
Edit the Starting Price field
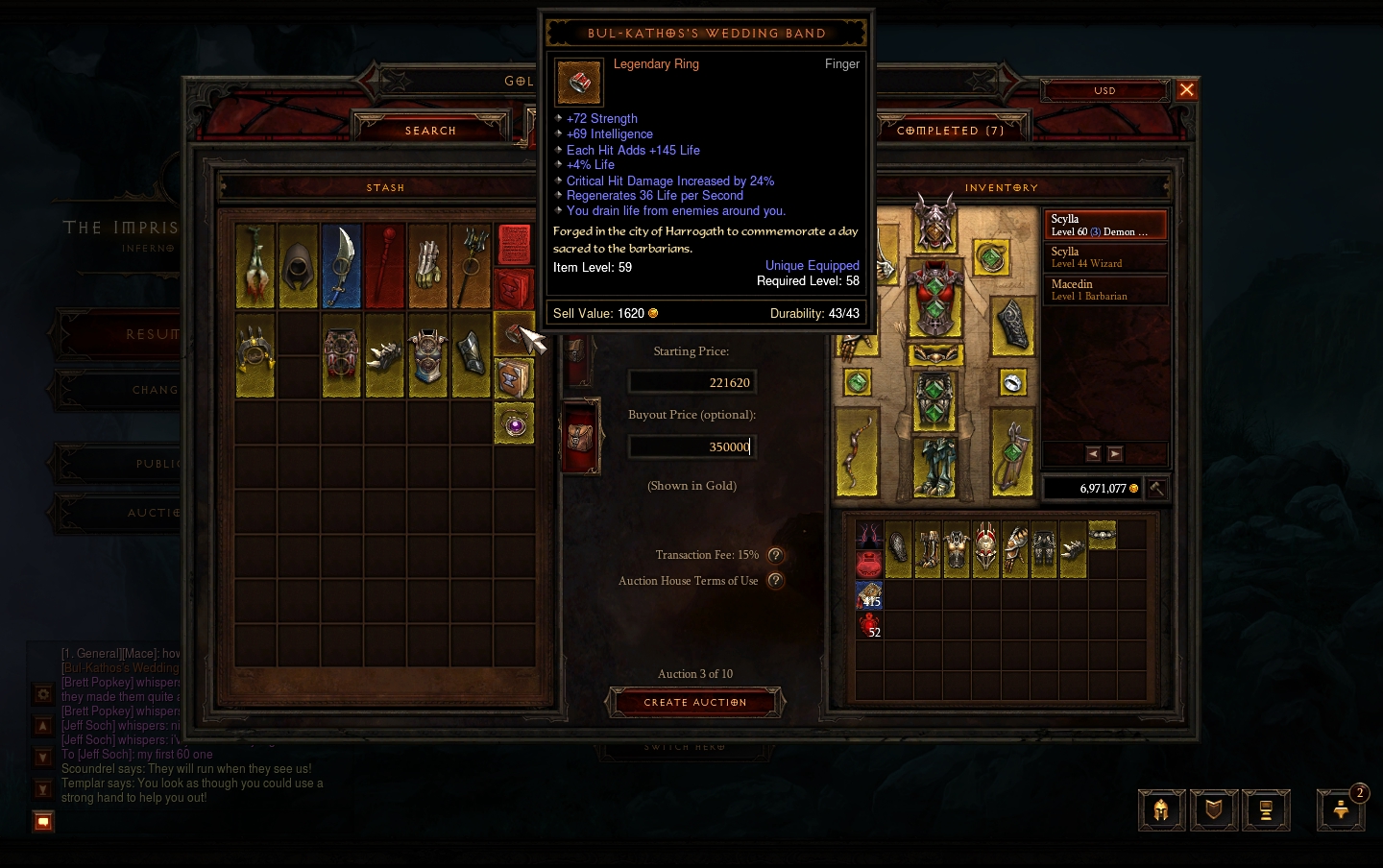[691, 382]
